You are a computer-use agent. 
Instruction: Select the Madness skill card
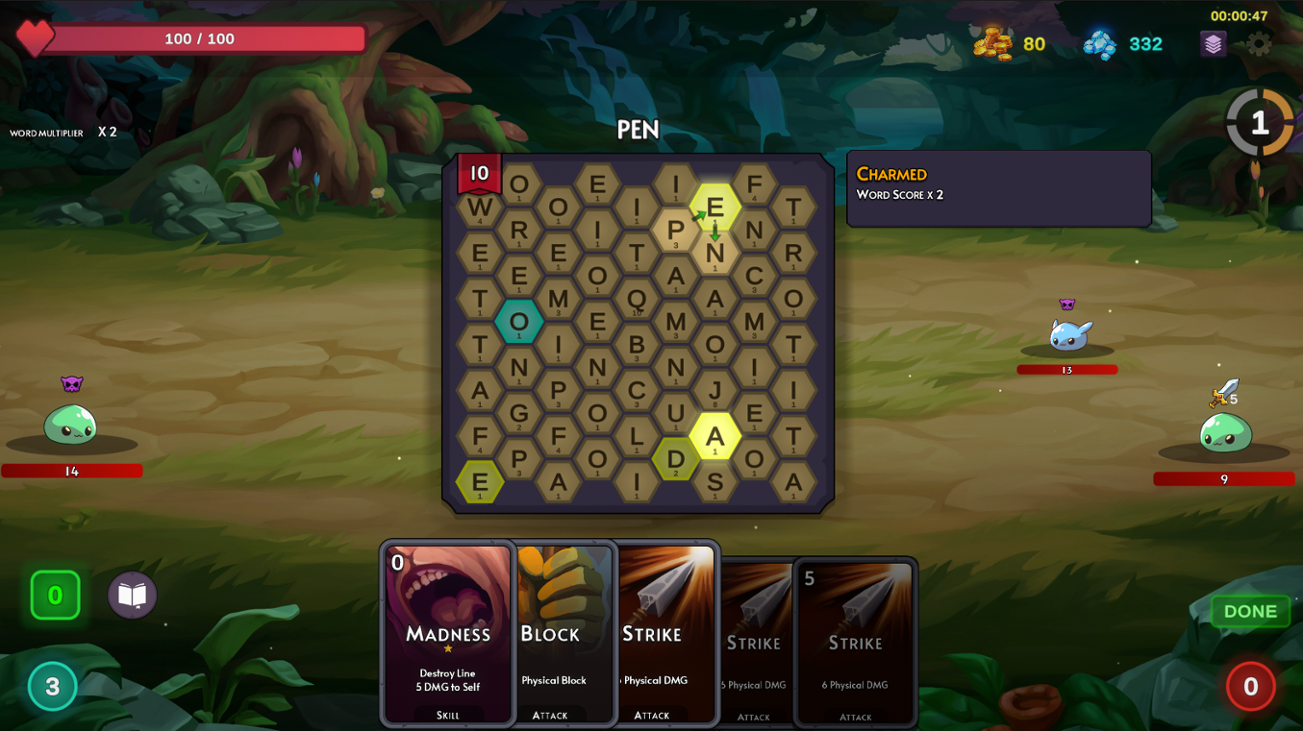[447, 633]
